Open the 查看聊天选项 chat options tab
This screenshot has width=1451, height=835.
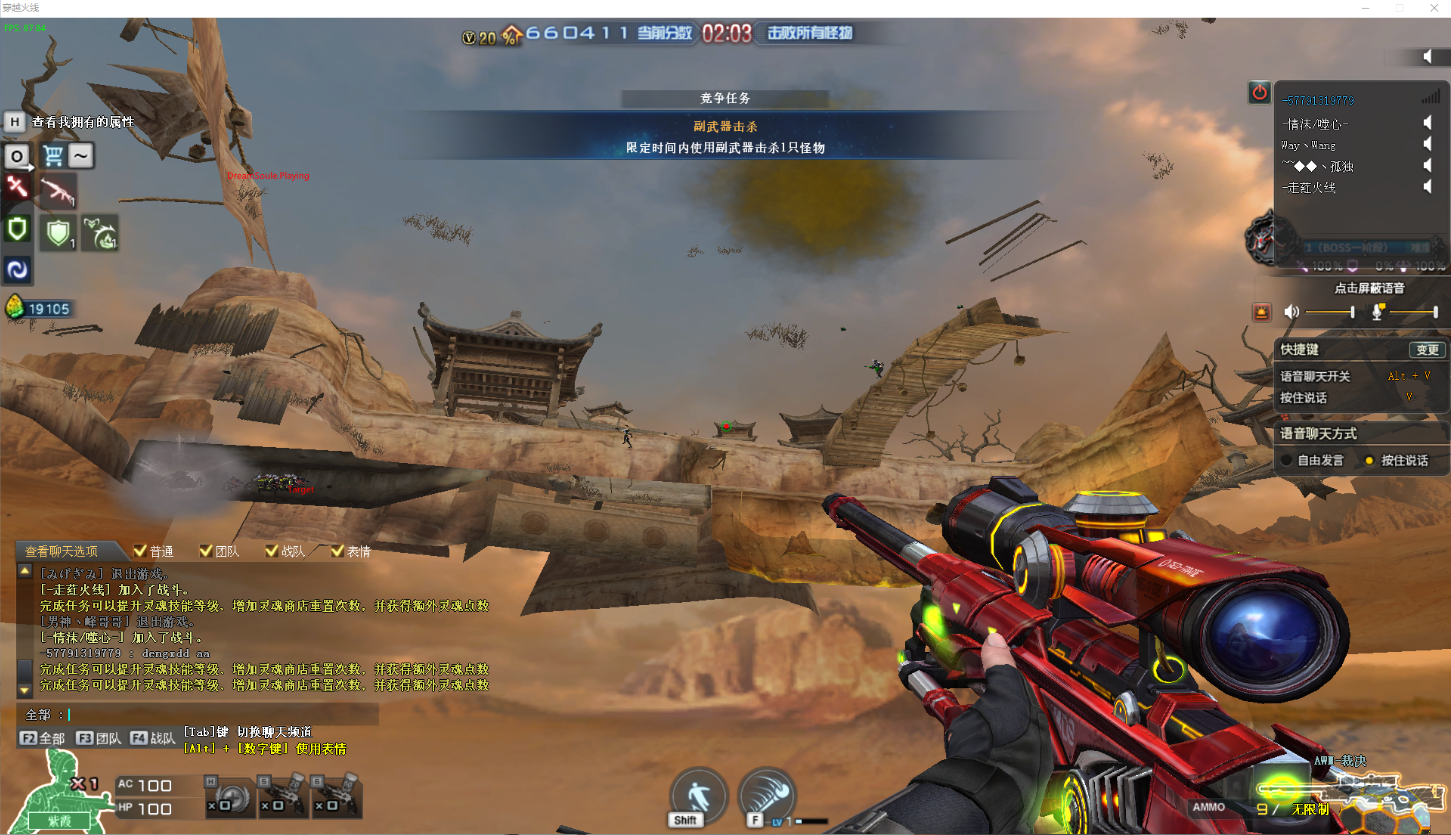(x=62, y=551)
